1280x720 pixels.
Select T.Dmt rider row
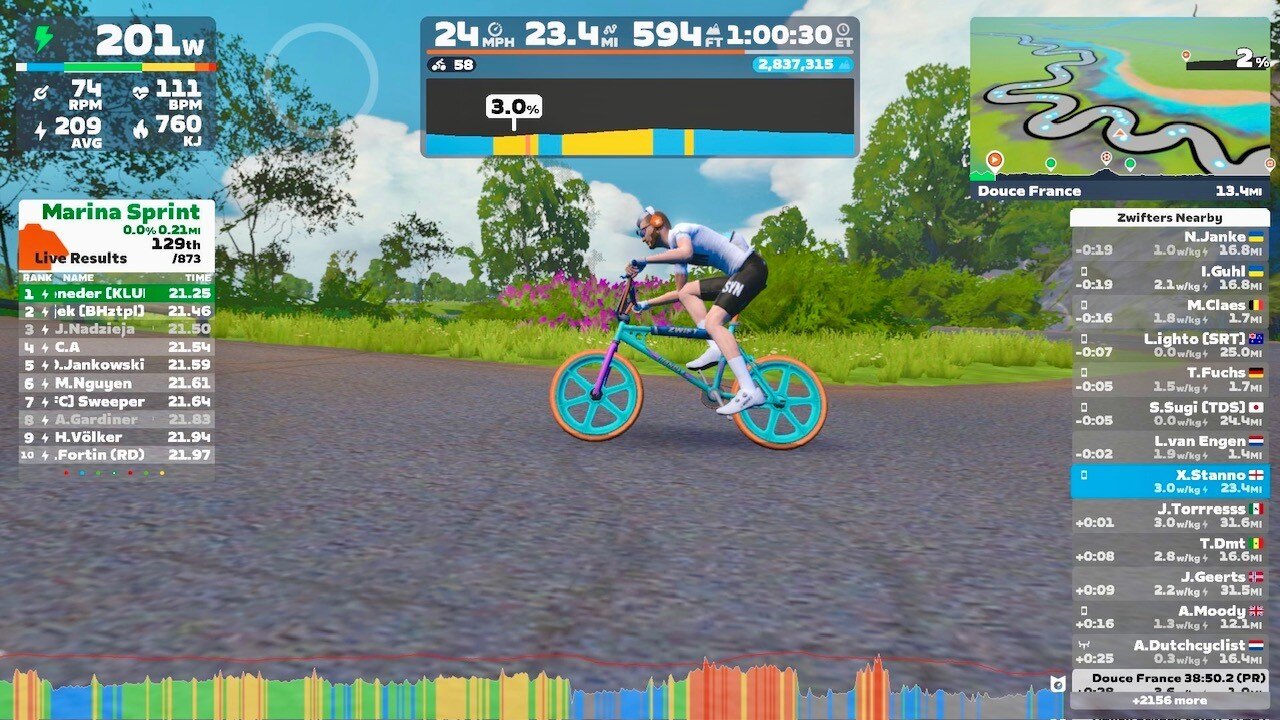point(1169,550)
